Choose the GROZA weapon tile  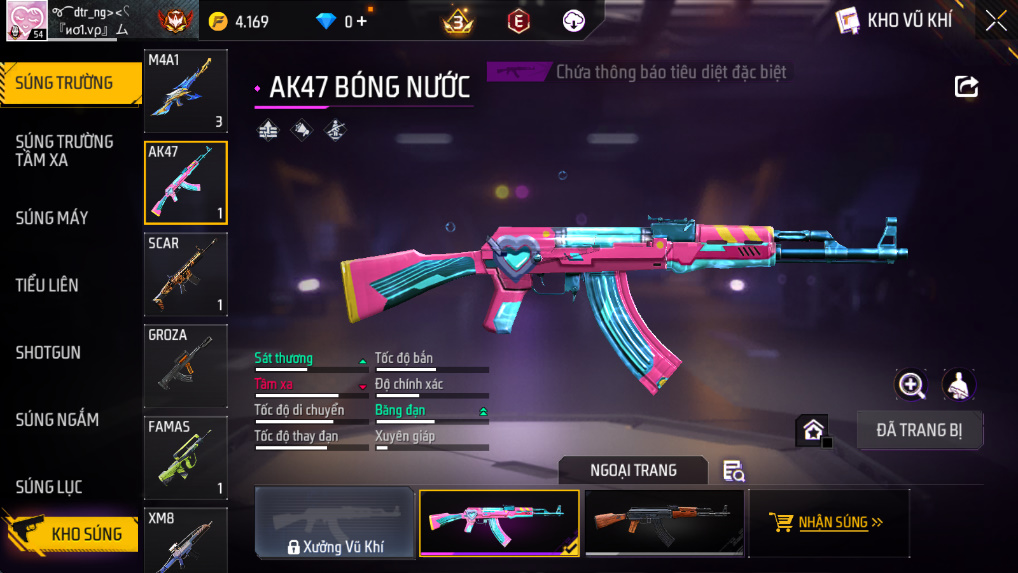pyautogui.click(x=185, y=366)
